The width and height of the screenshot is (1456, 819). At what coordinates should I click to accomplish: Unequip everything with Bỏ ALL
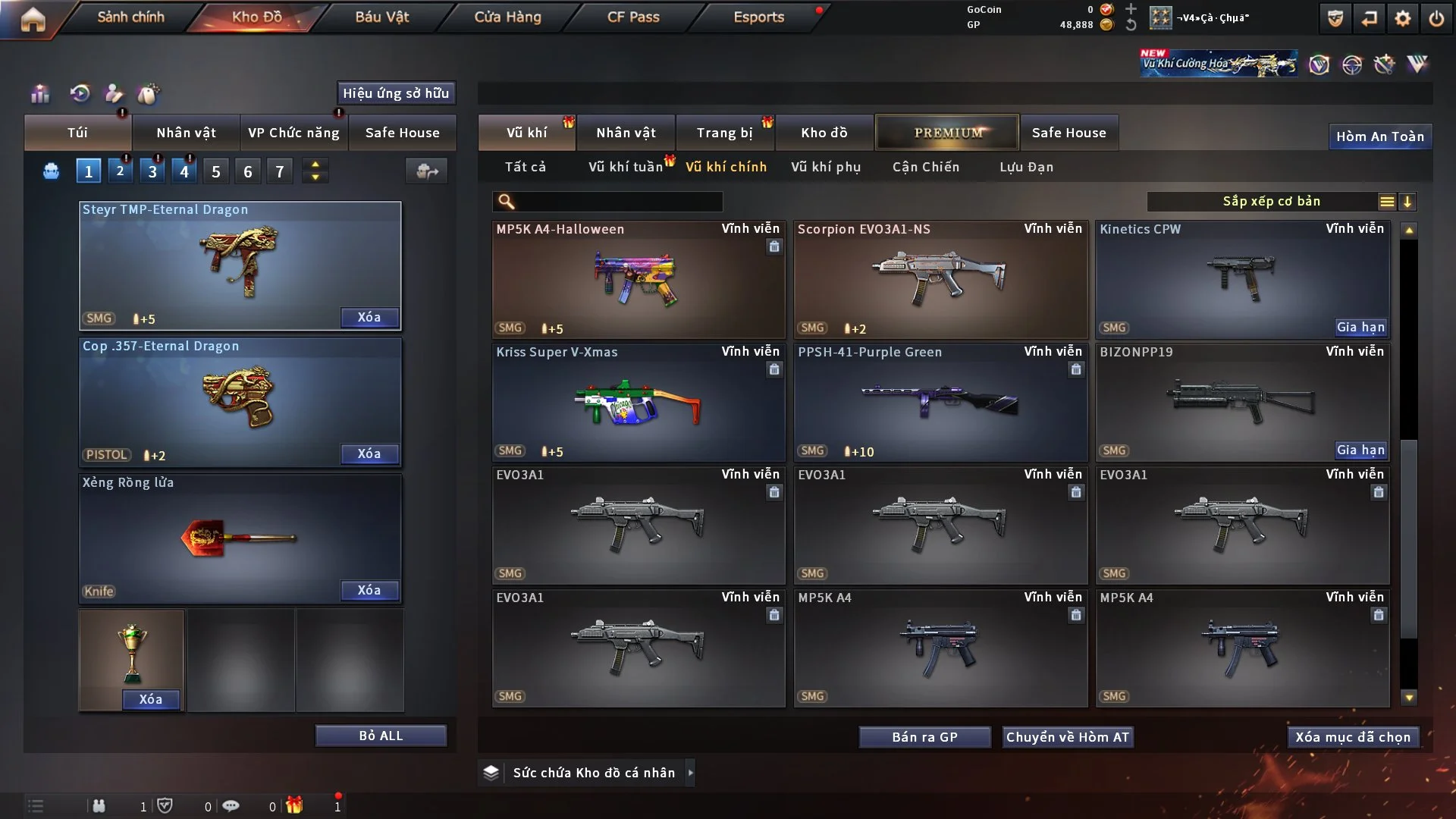tap(381, 736)
